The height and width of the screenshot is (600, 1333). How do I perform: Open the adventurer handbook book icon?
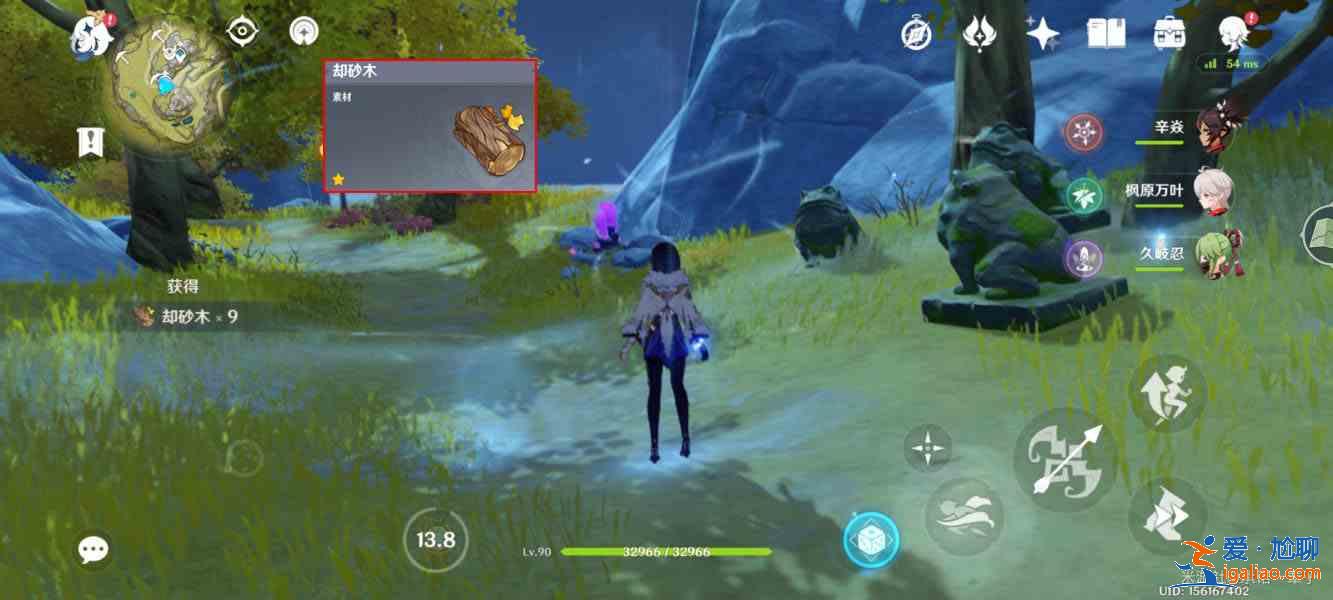coord(1106,35)
